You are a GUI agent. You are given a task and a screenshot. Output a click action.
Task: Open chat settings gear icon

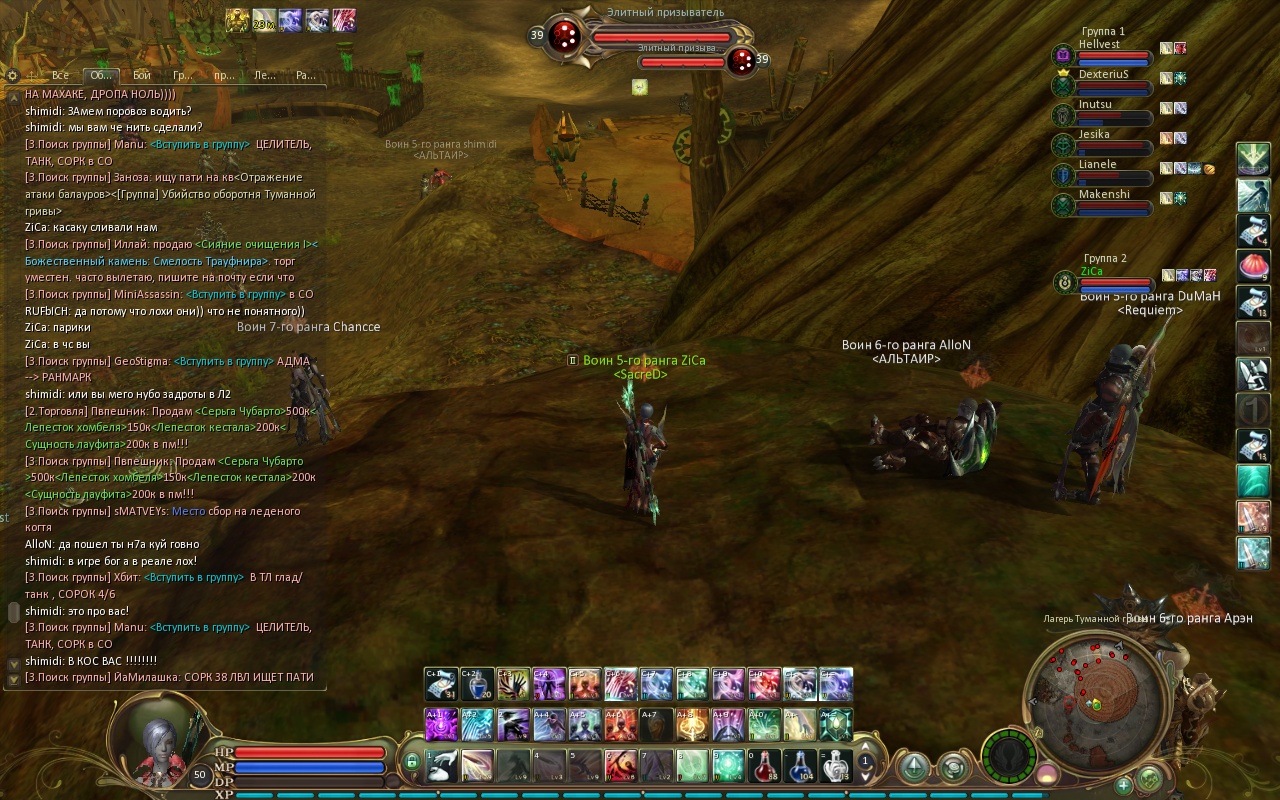click(12, 75)
